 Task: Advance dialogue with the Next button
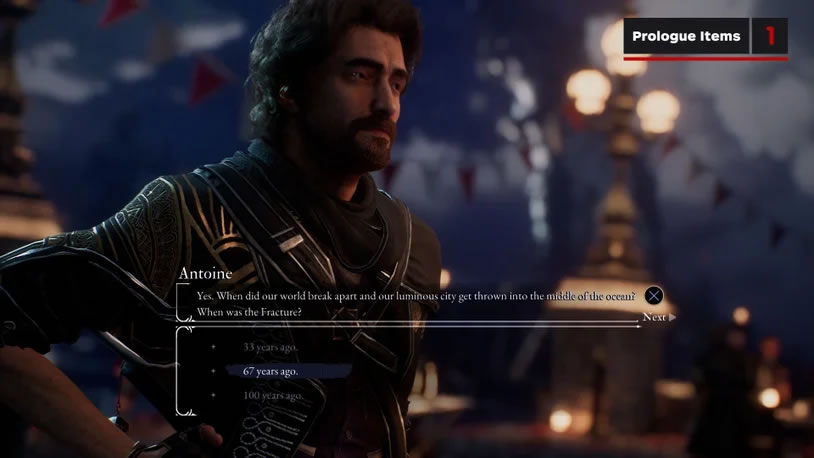[657, 317]
